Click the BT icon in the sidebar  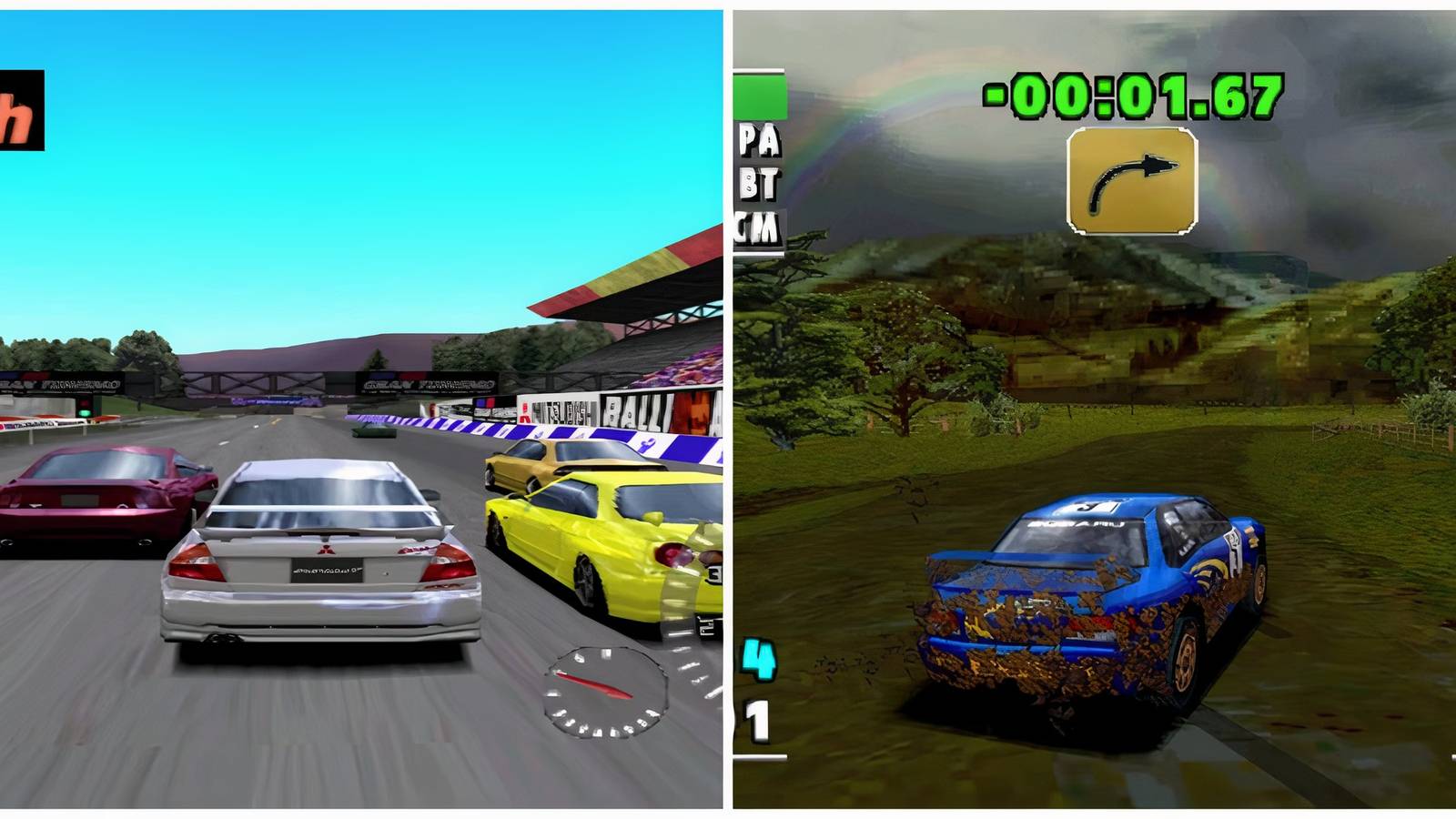click(x=758, y=185)
